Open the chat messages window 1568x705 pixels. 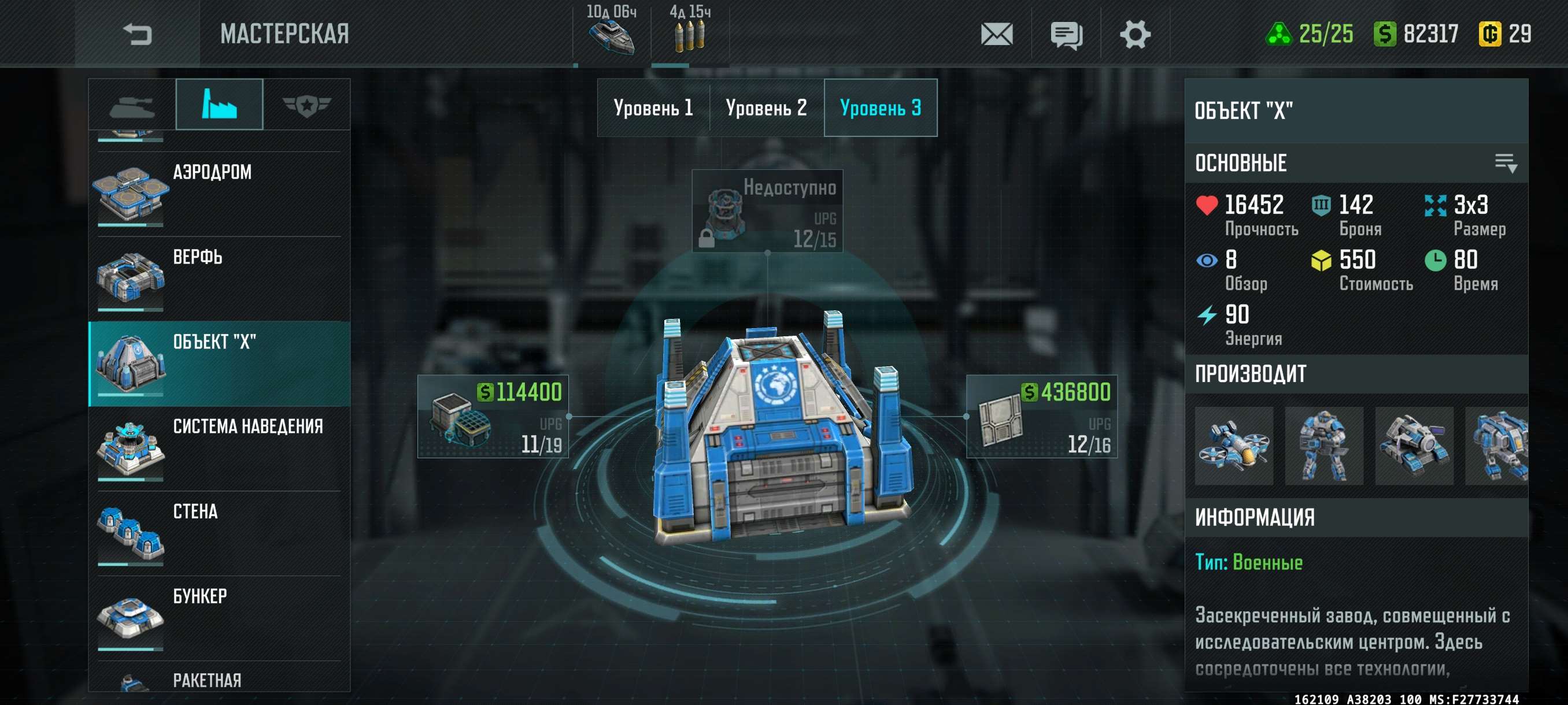coord(1066,34)
